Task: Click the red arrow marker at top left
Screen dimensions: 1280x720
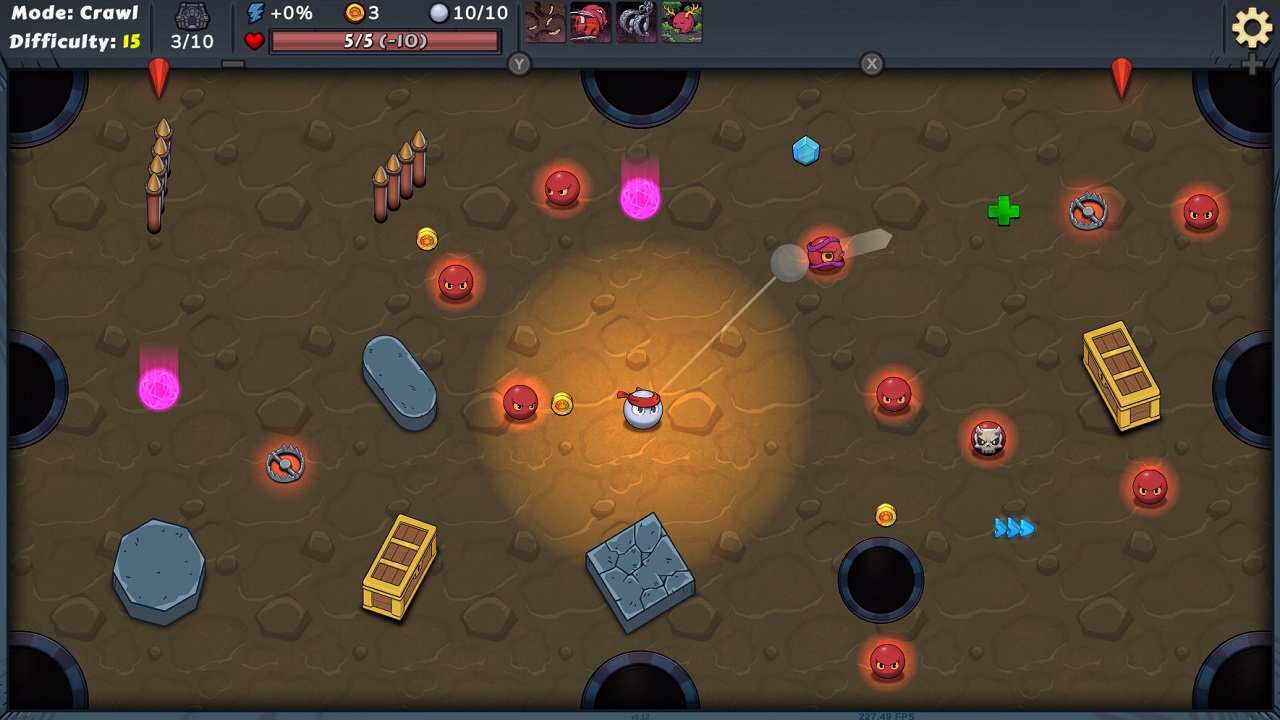Action: [x=158, y=80]
